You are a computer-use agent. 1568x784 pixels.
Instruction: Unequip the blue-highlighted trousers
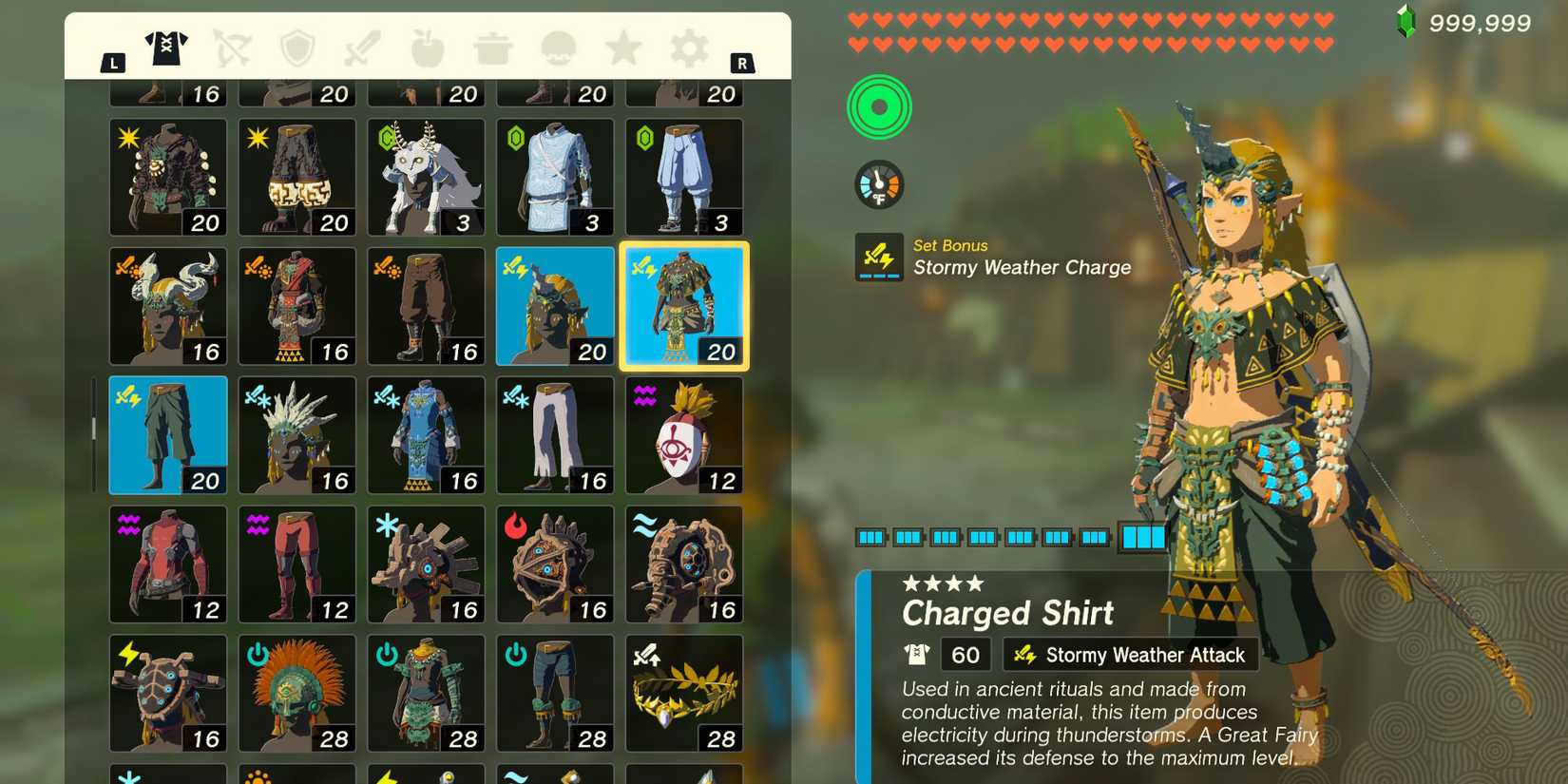[167, 434]
